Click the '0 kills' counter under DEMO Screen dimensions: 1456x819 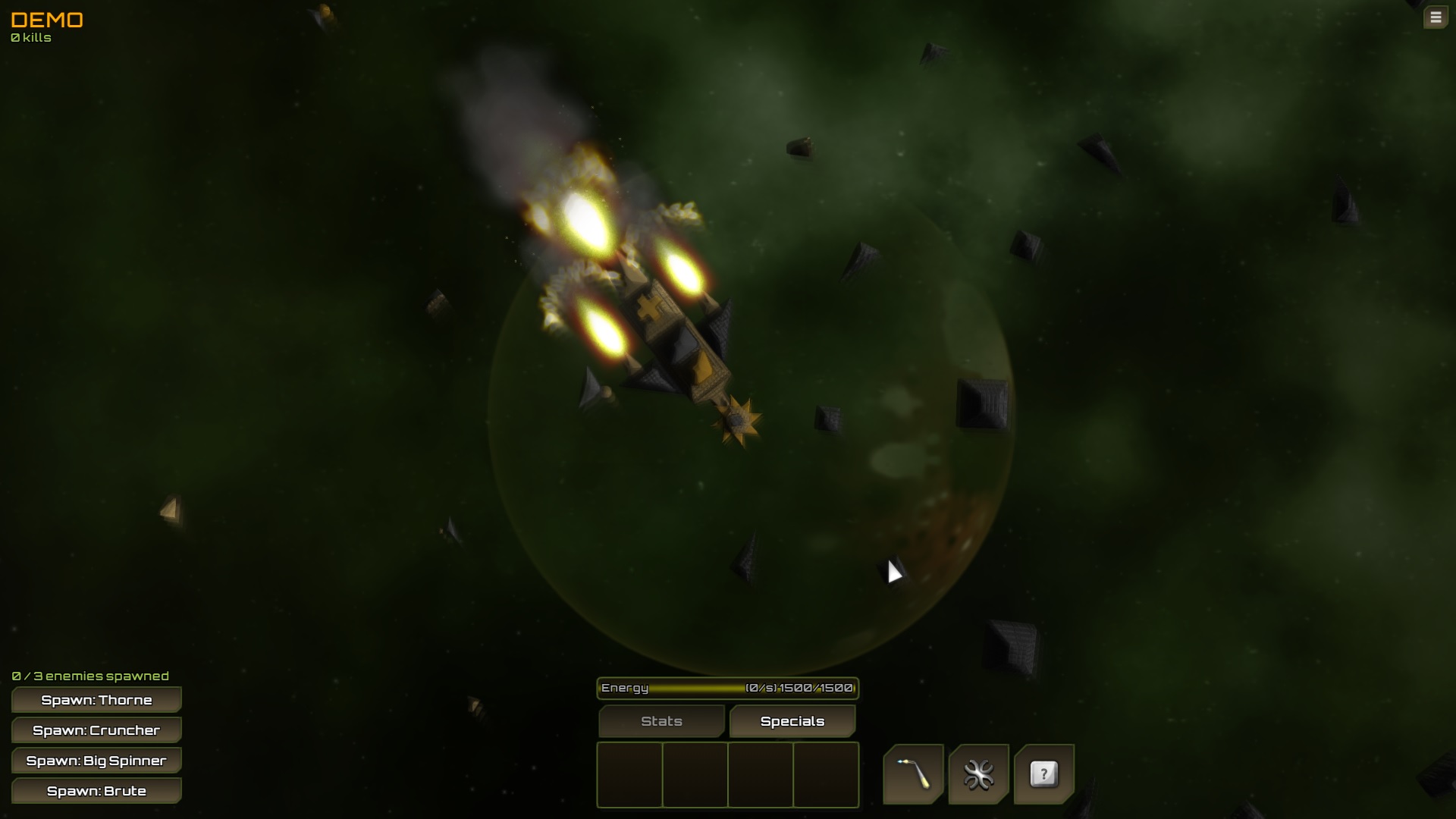pyautogui.click(x=30, y=36)
